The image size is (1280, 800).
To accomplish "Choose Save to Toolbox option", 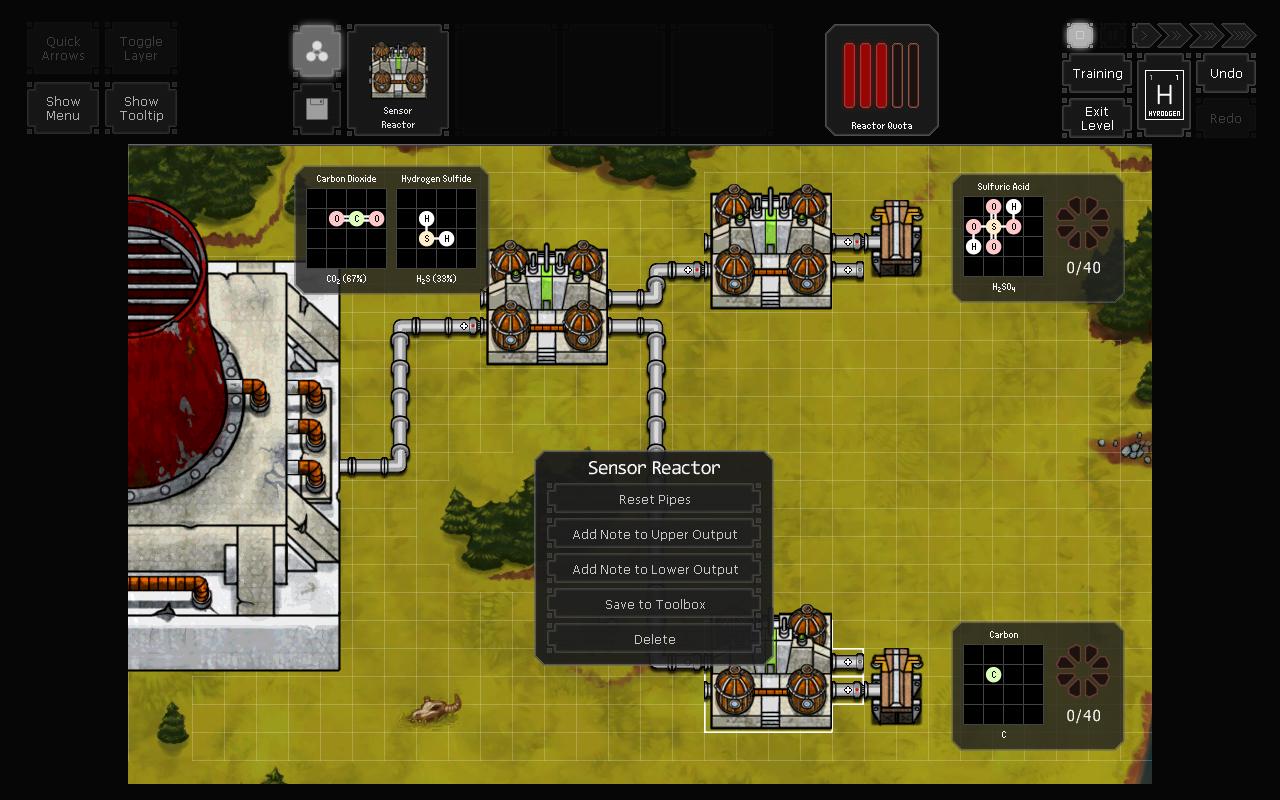I will point(654,604).
